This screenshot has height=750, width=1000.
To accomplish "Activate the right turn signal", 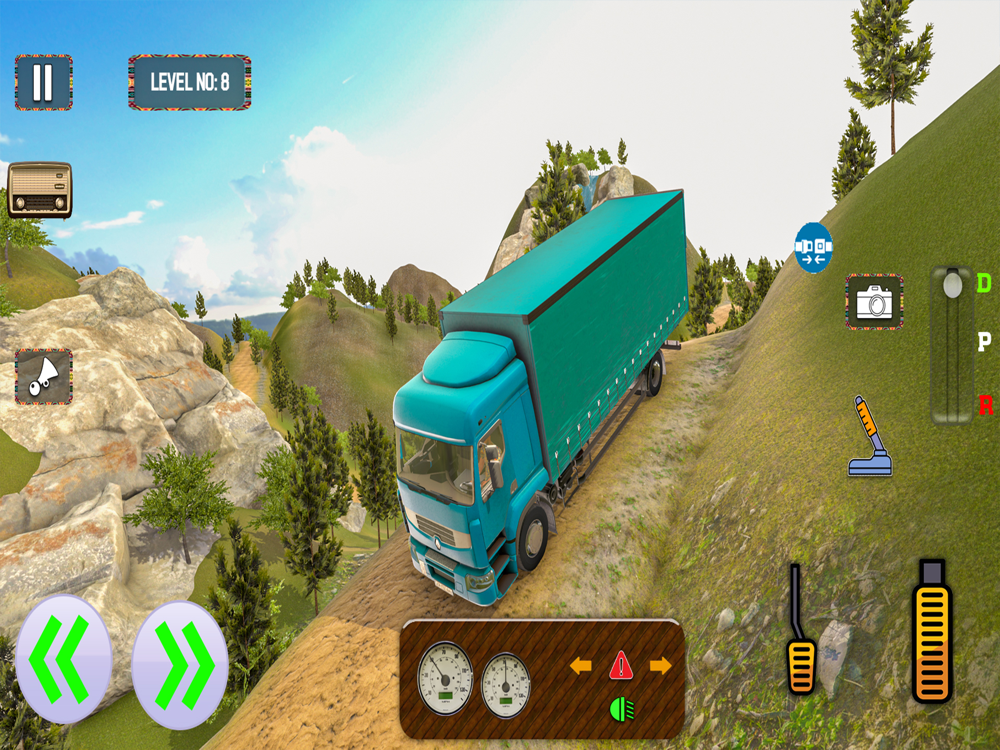I will click(660, 665).
